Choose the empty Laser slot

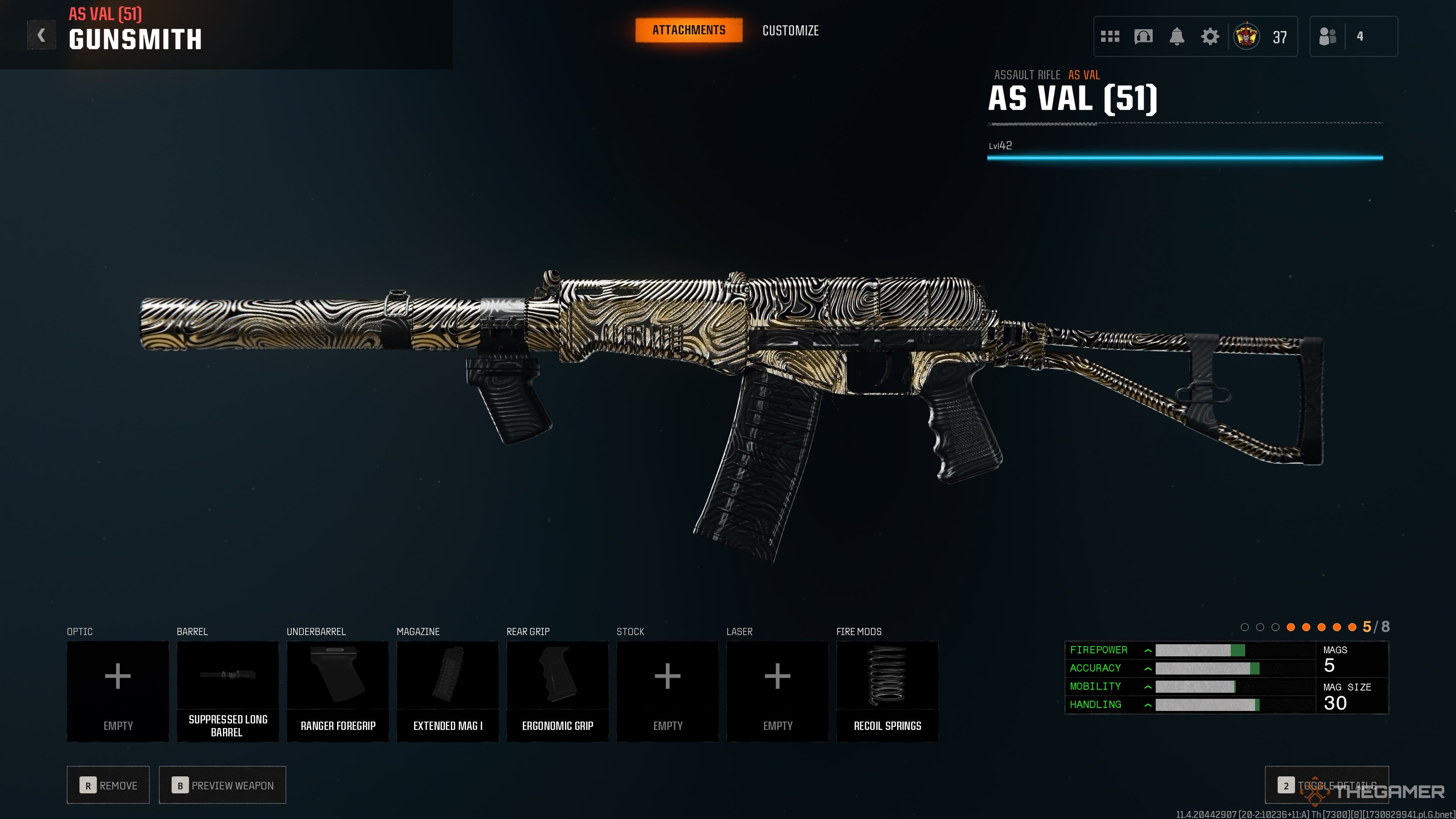[x=777, y=691]
